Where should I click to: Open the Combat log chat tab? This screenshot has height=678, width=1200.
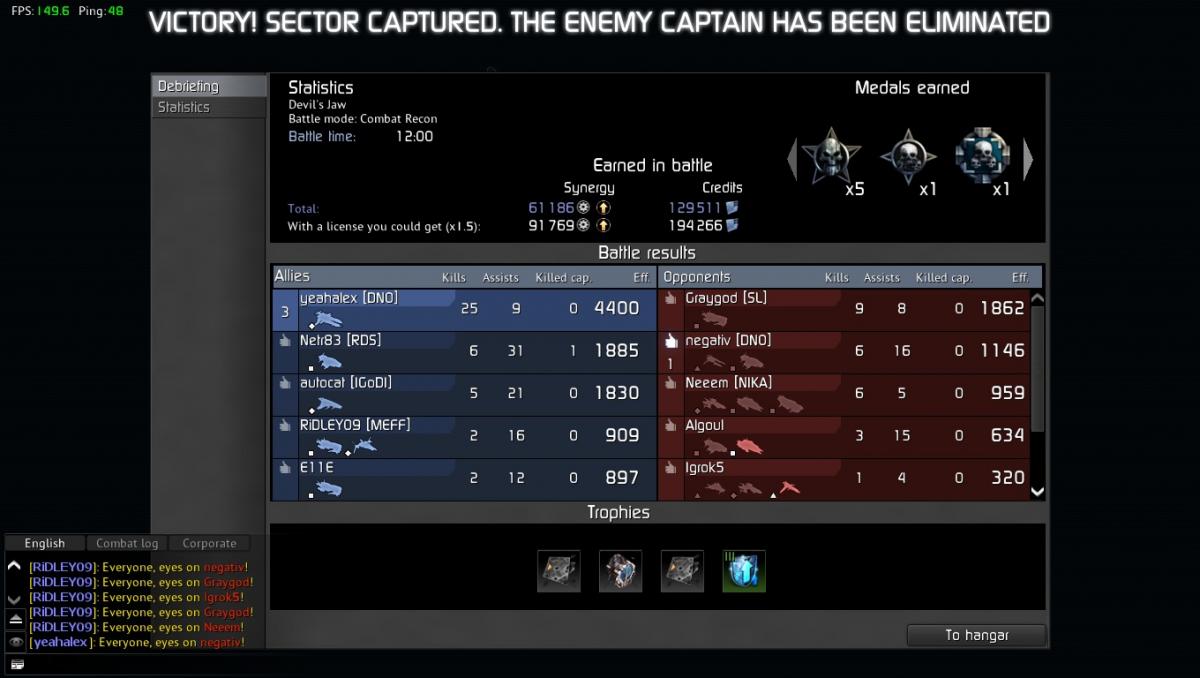[127, 543]
